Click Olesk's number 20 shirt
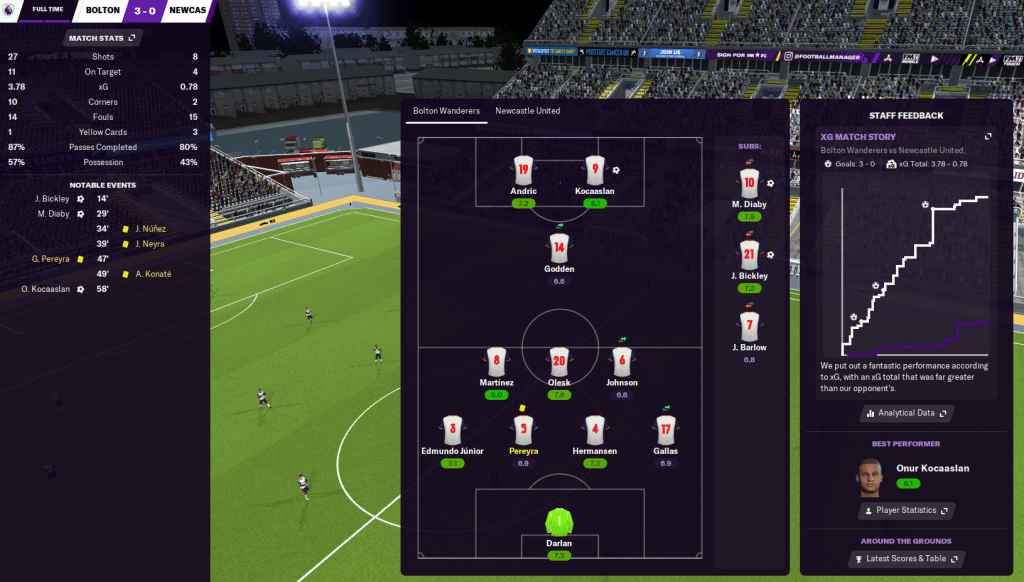This screenshot has height=582, width=1024. click(559, 361)
